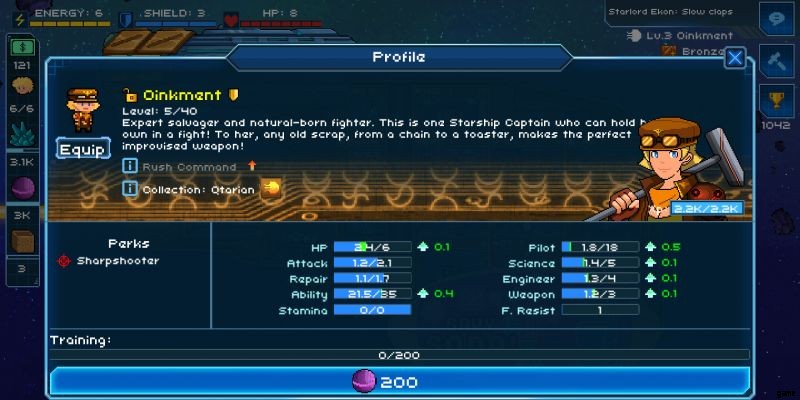Open the trophy ranking button
Image resolution: width=800 pixels, height=400 pixels.
pyautogui.click(x=777, y=102)
